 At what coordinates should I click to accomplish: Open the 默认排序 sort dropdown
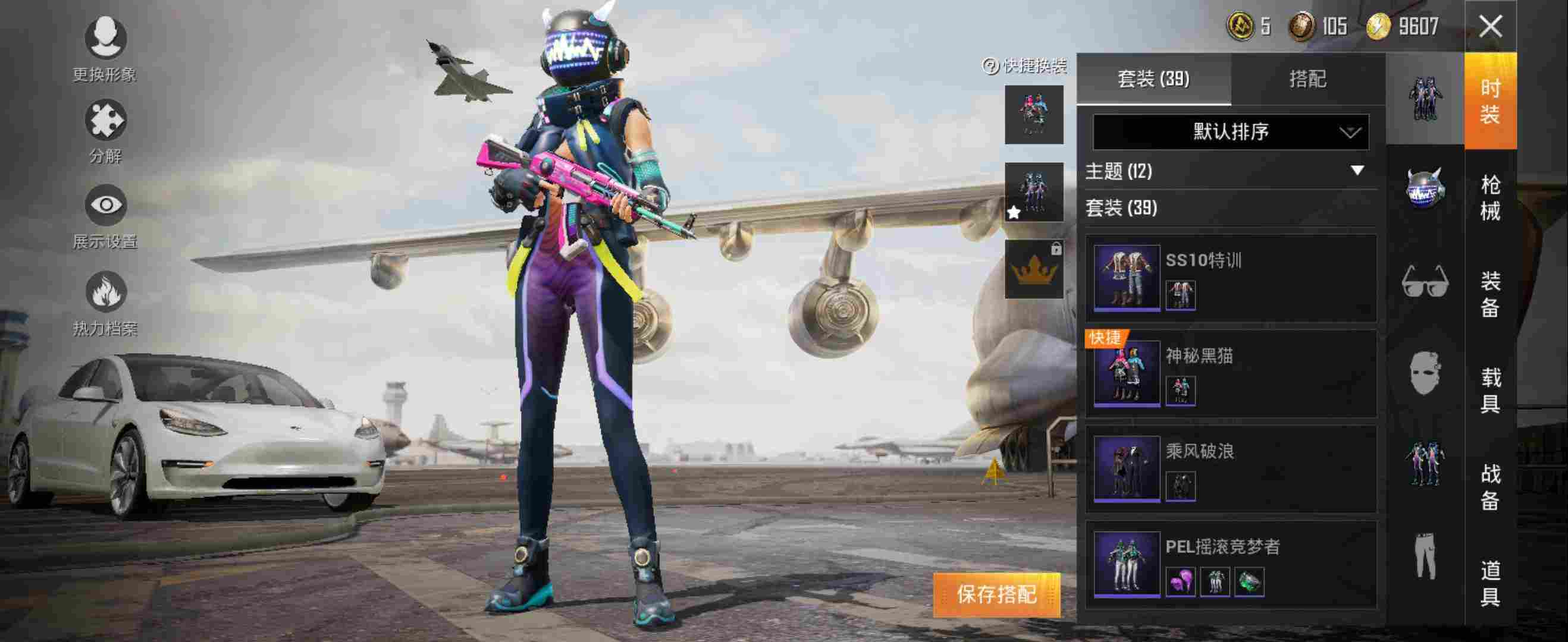coord(1230,132)
